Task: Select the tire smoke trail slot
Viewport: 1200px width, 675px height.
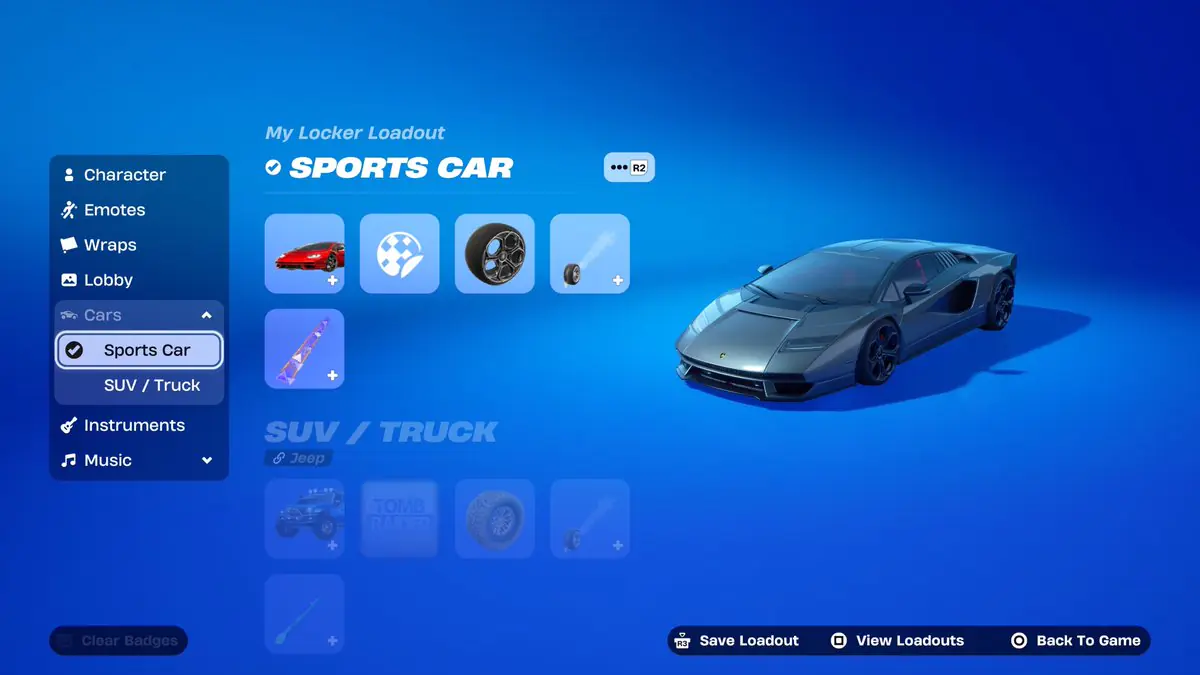Action: pyautogui.click(x=589, y=253)
